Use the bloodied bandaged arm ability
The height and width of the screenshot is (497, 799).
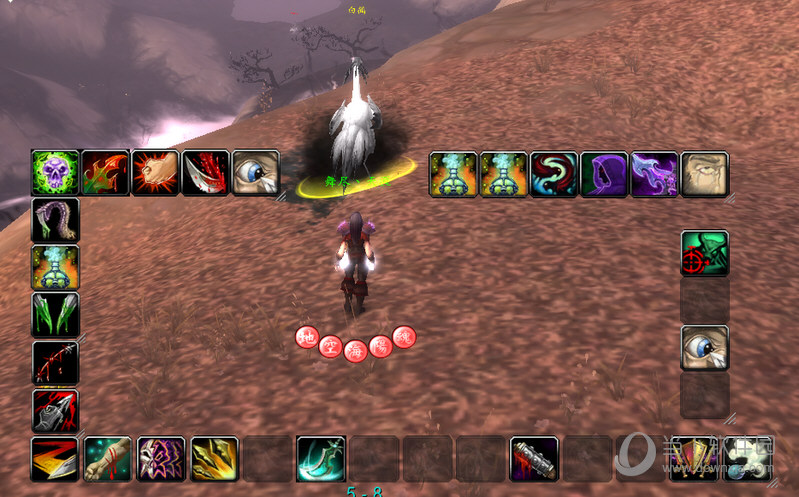107,459
